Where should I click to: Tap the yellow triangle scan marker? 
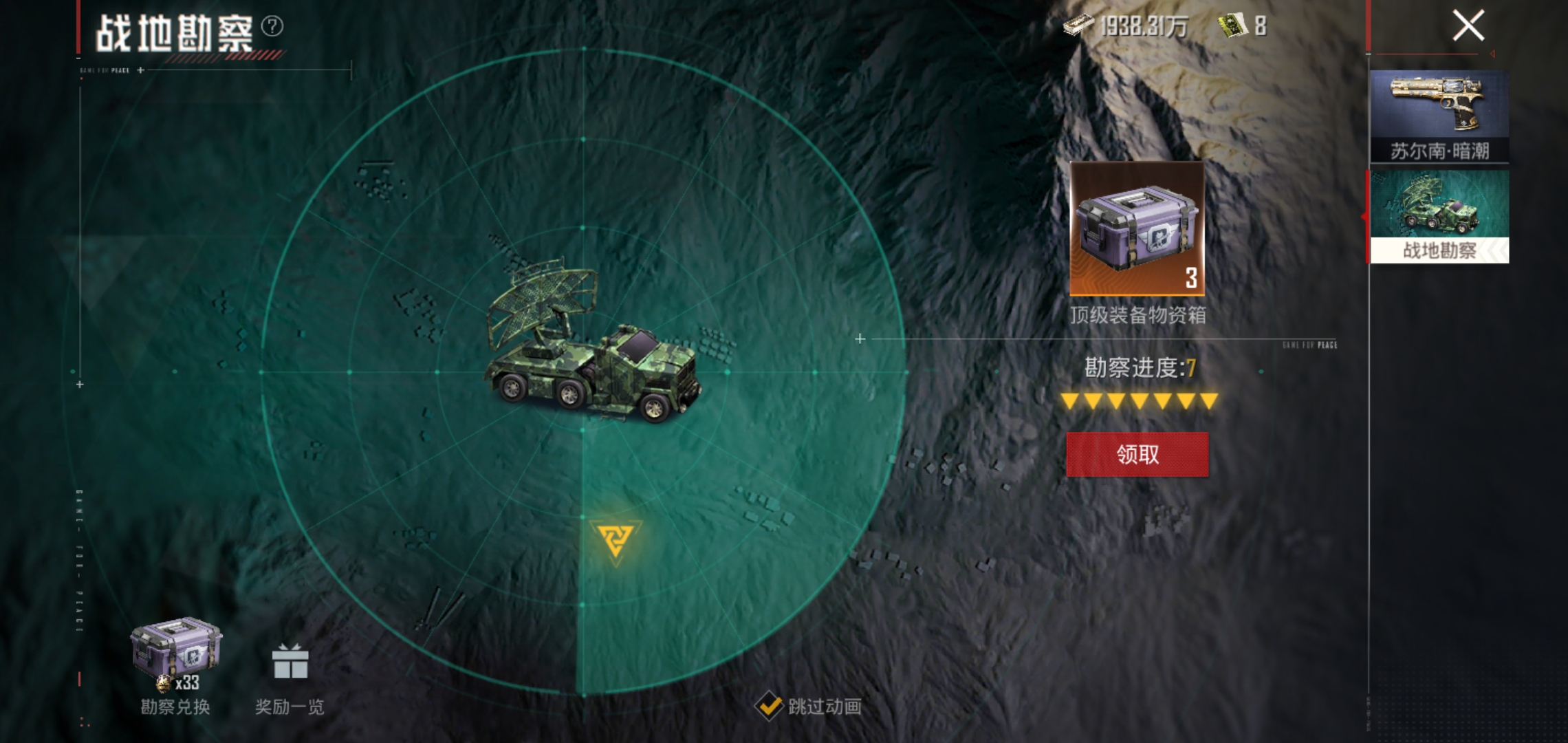(615, 539)
